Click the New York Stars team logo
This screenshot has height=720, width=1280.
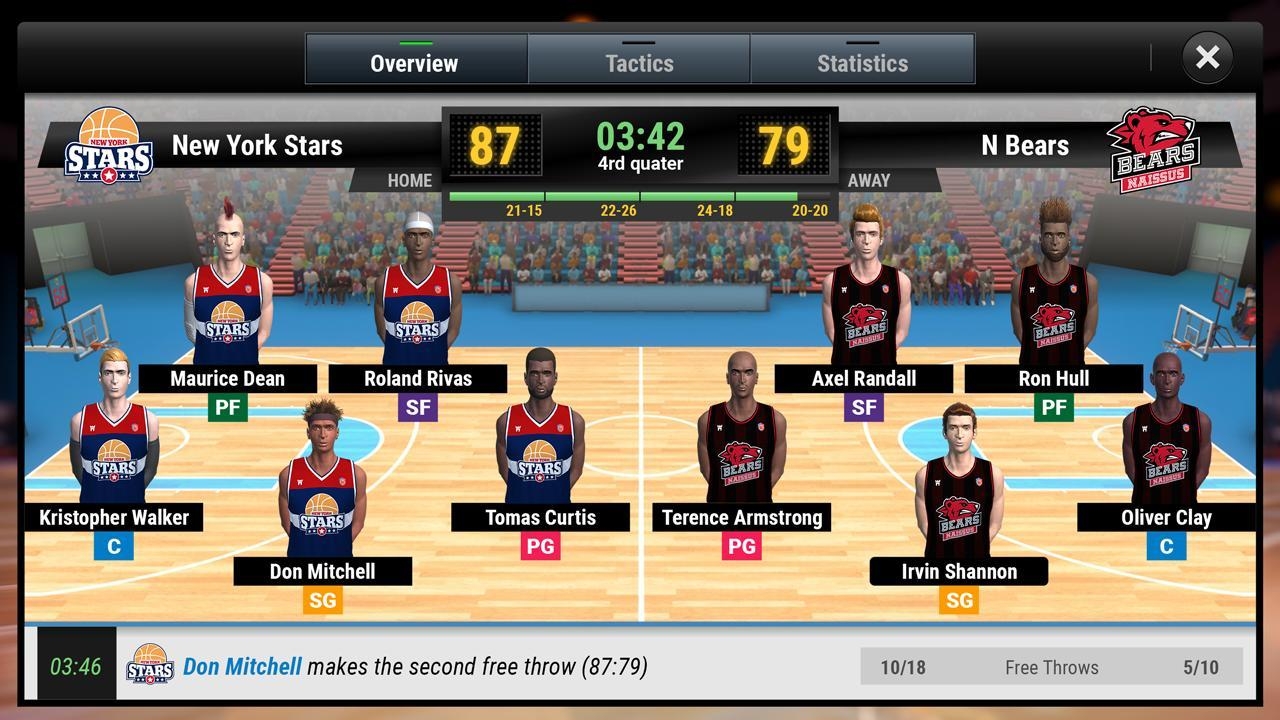click(x=109, y=146)
